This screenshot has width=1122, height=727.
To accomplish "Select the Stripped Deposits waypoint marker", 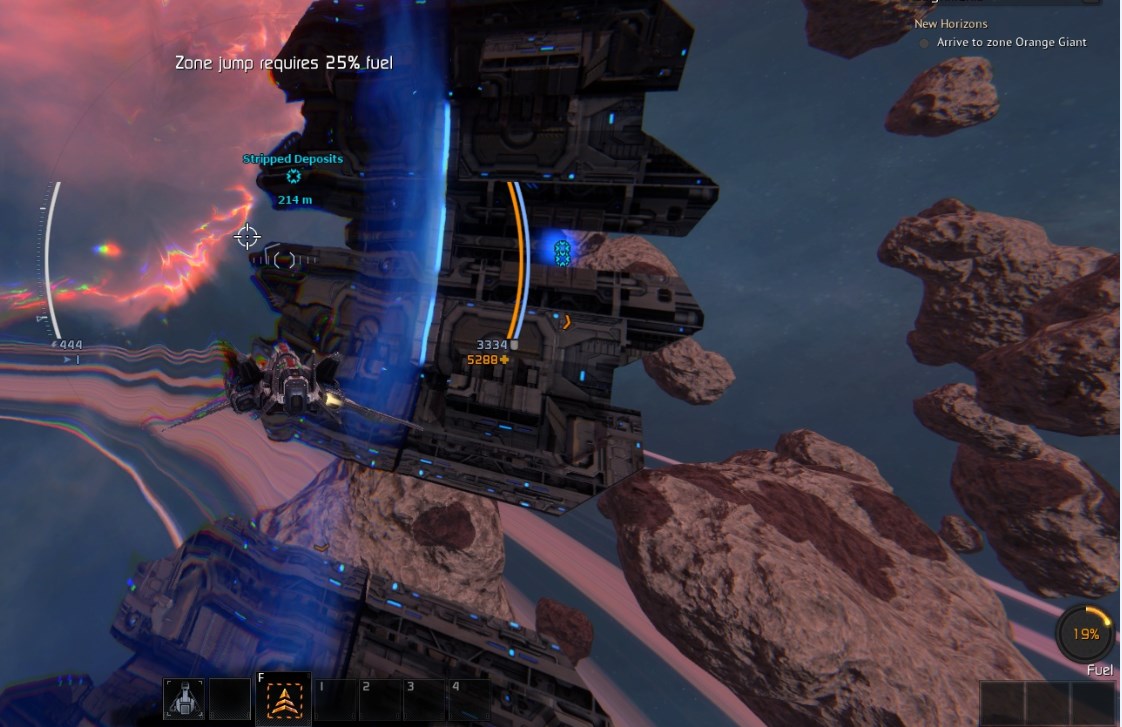I will point(293,176).
